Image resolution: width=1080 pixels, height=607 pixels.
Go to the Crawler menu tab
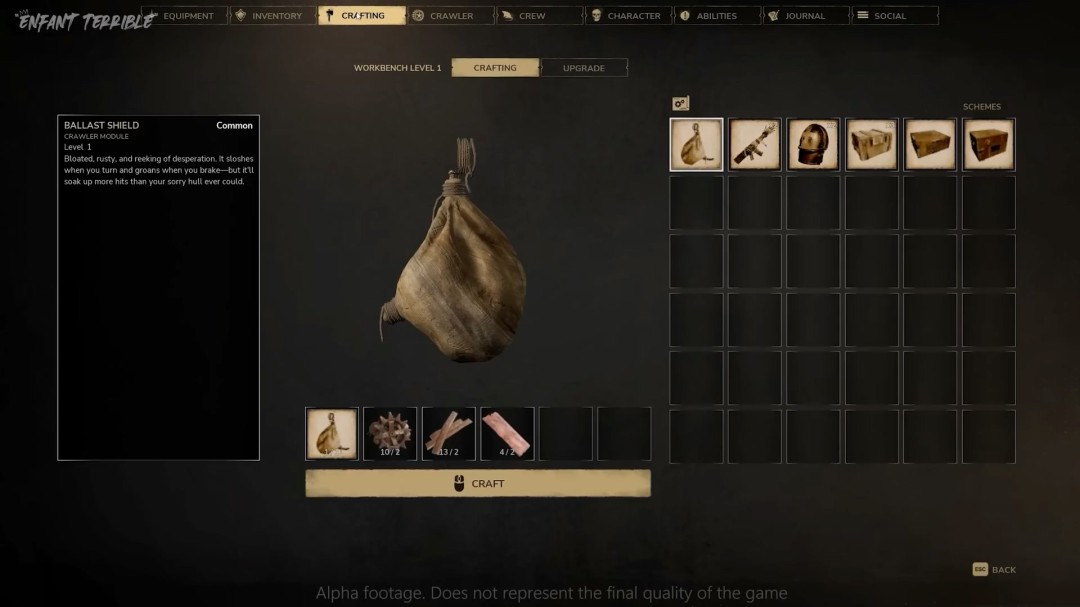(450, 16)
